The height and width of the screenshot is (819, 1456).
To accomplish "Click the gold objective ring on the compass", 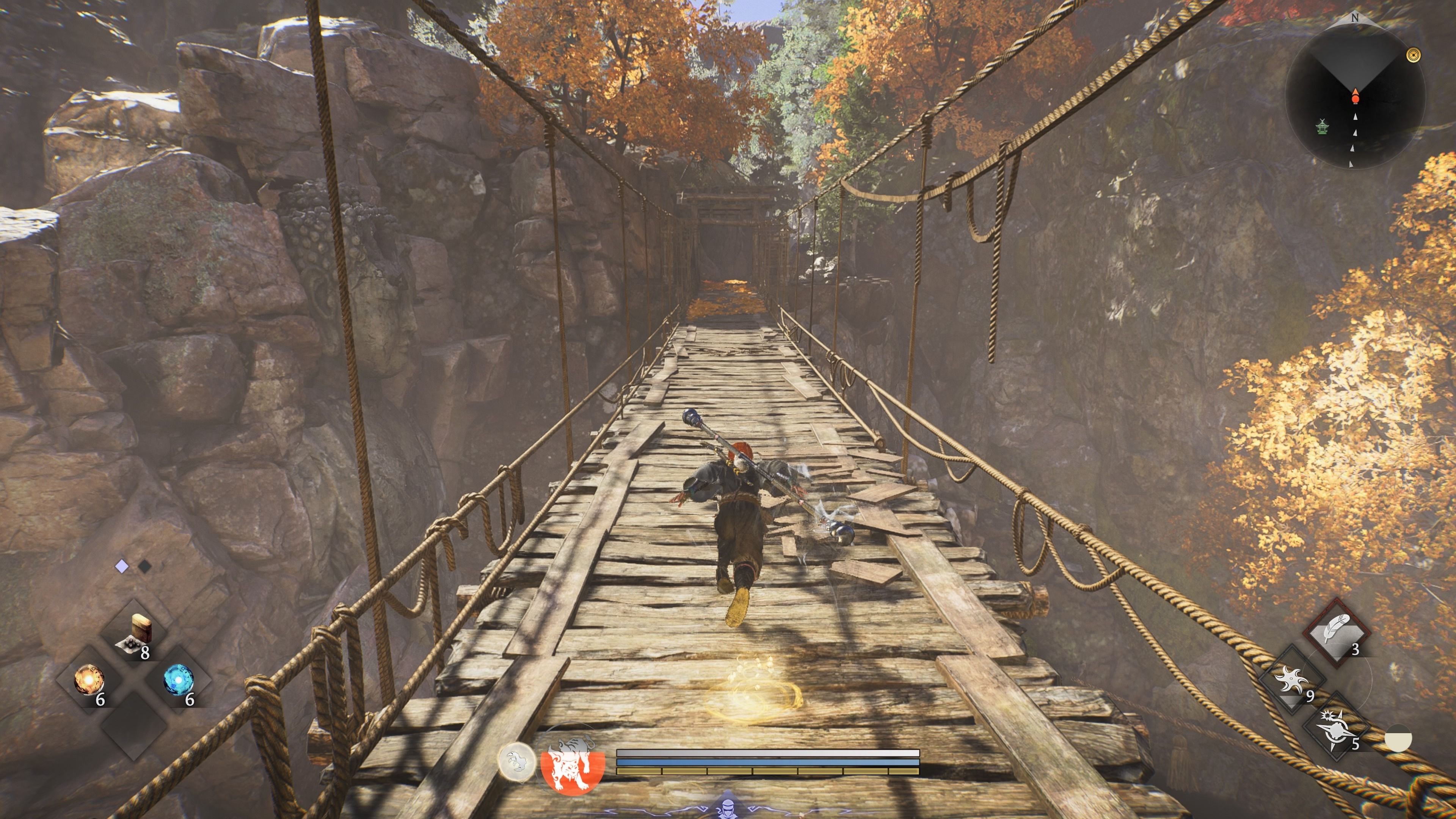I will [1413, 55].
